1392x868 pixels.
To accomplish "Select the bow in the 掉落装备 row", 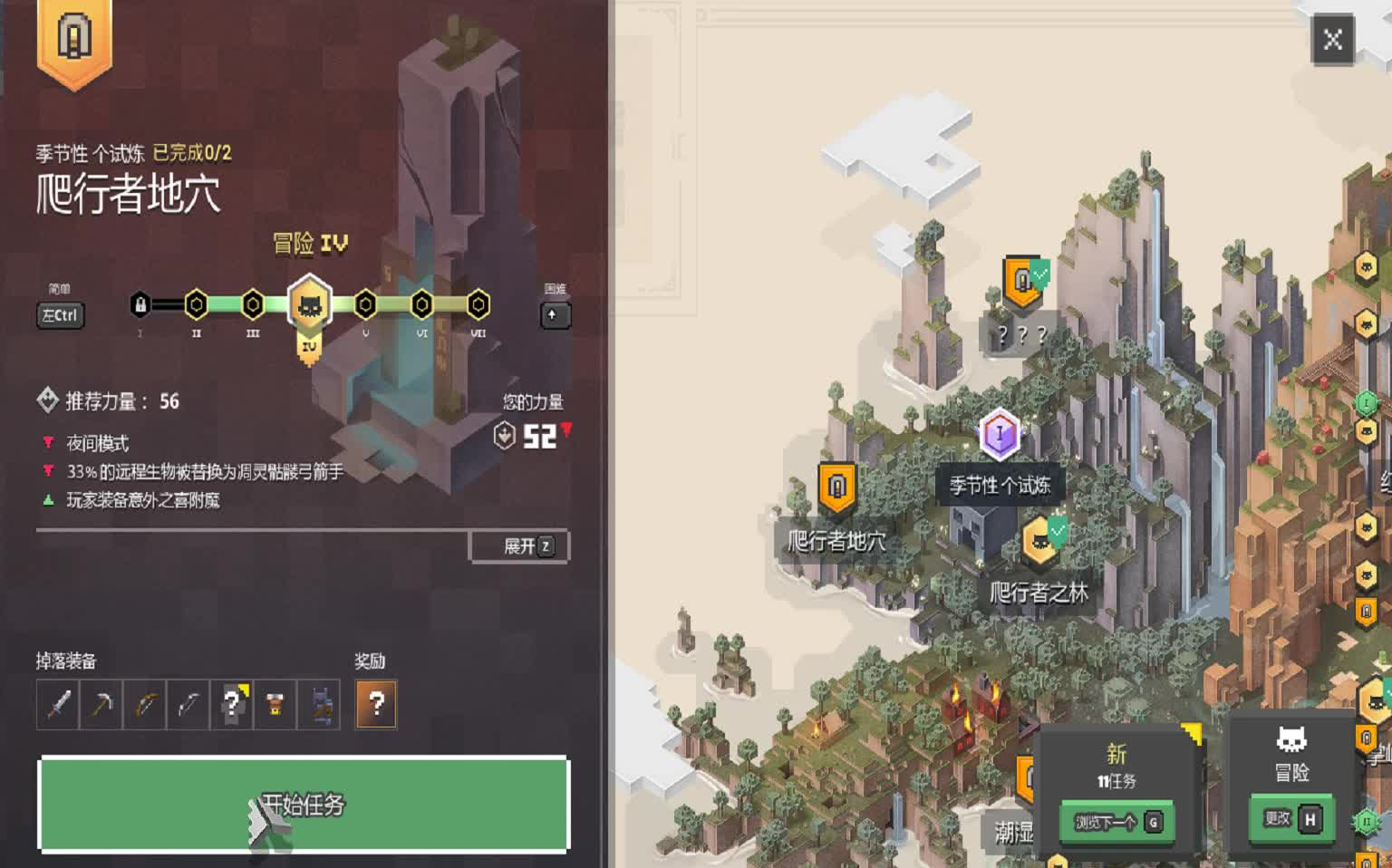I will (145, 704).
